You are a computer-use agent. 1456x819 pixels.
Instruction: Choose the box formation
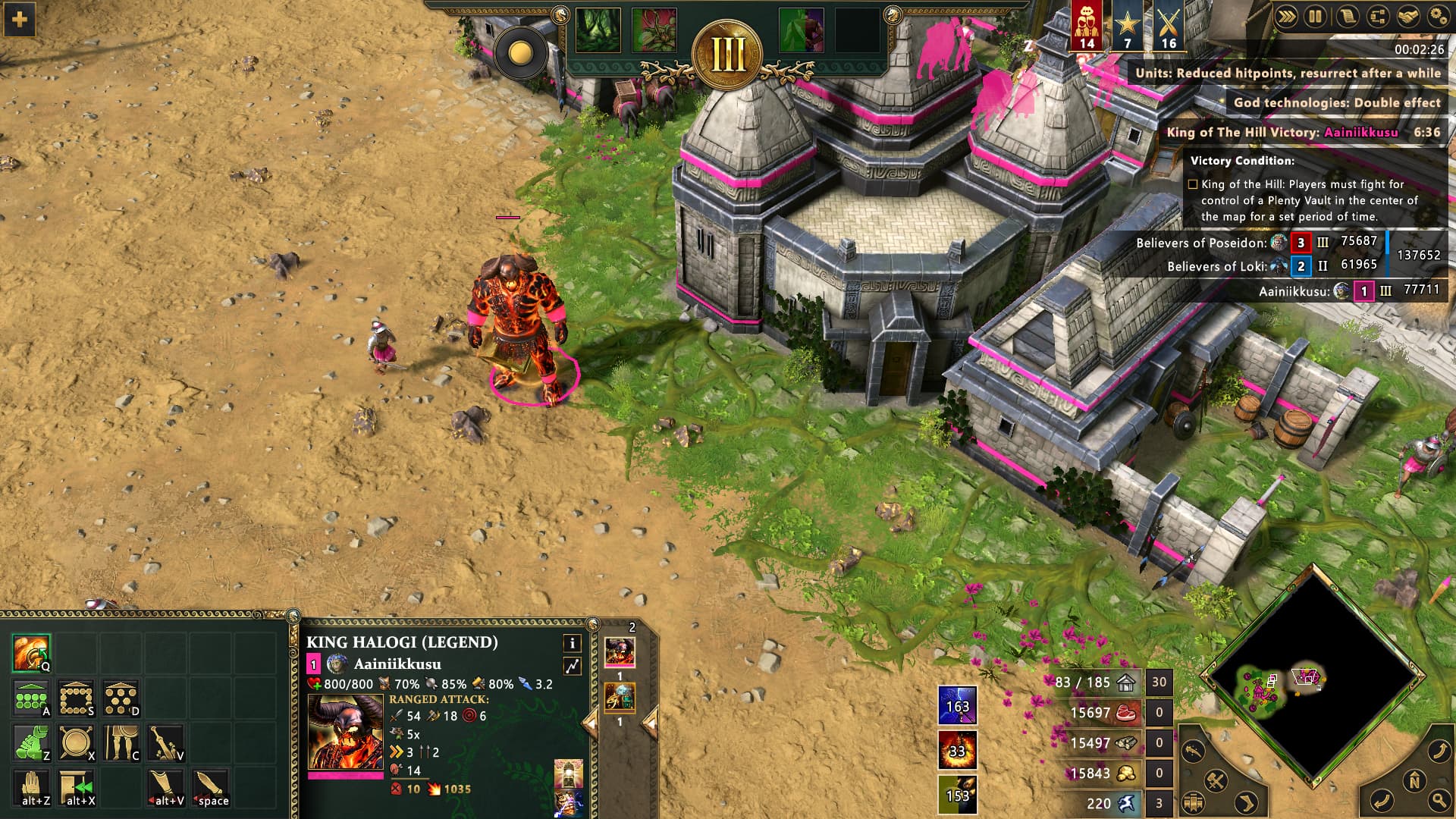click(x=76, y=698)
